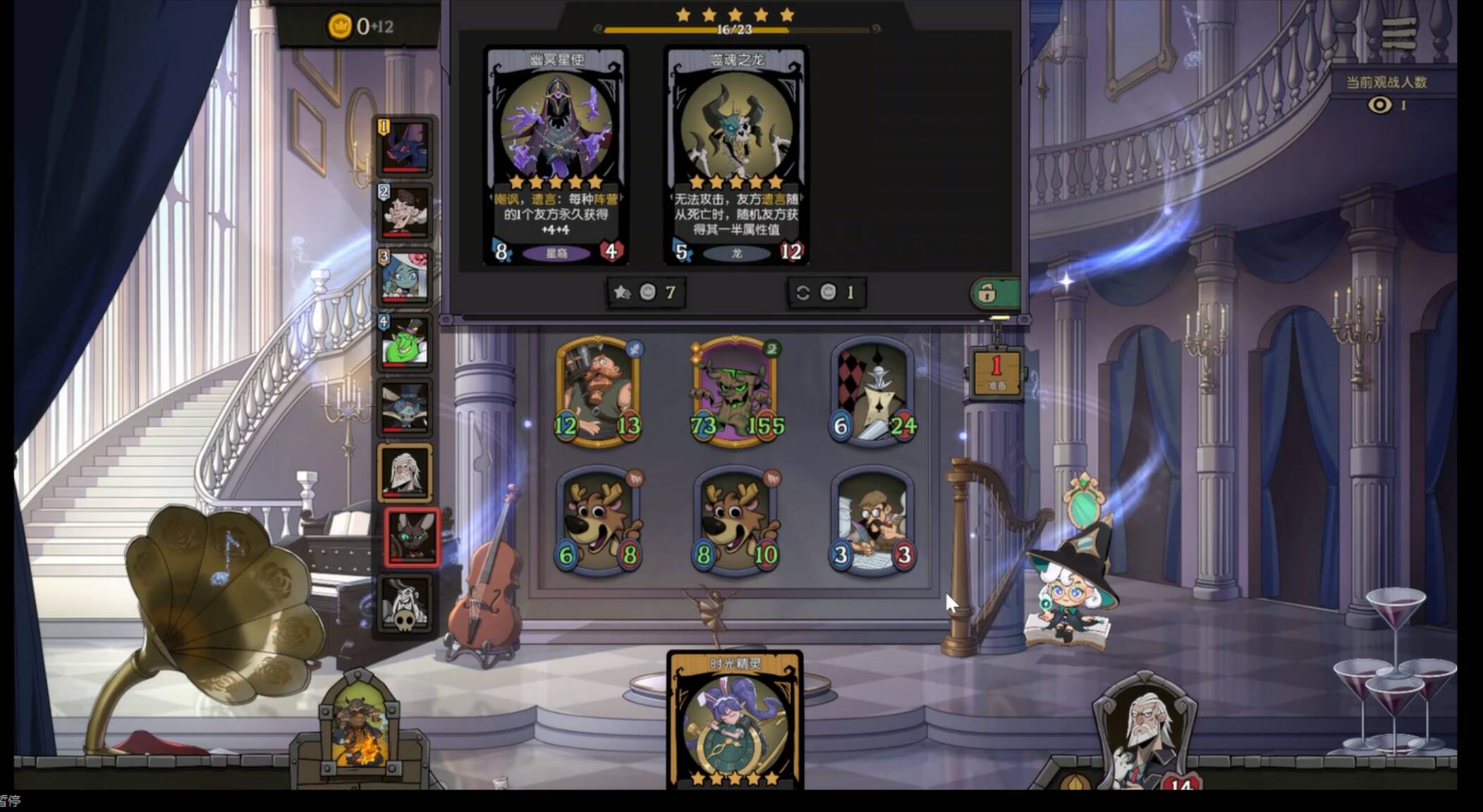Refresh the shop for 1 gold
Image resolution: width=1483 pixels, height=812 pixels.
click(826, 293)
